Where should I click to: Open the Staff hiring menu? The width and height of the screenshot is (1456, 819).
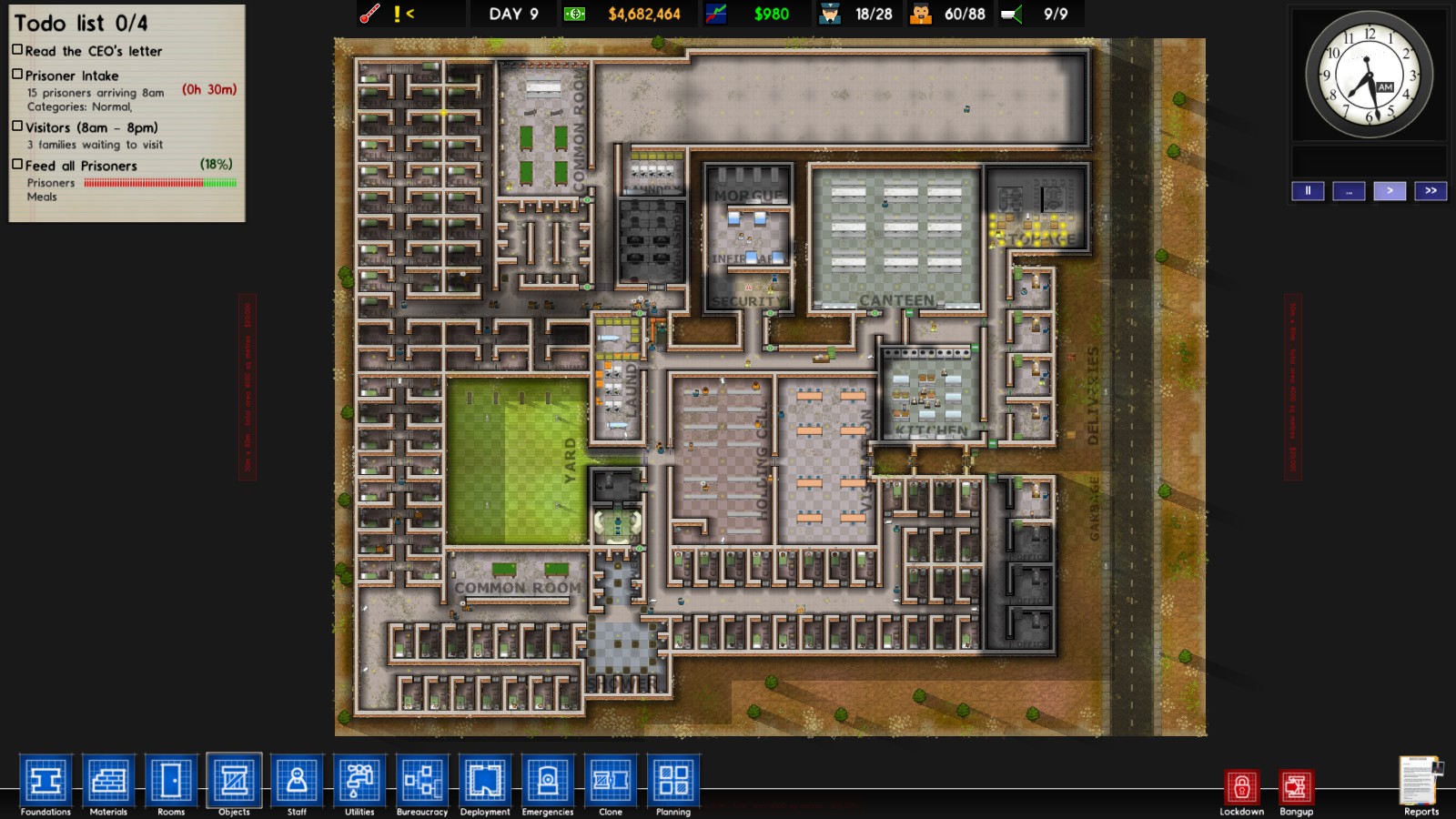(297, 781)
